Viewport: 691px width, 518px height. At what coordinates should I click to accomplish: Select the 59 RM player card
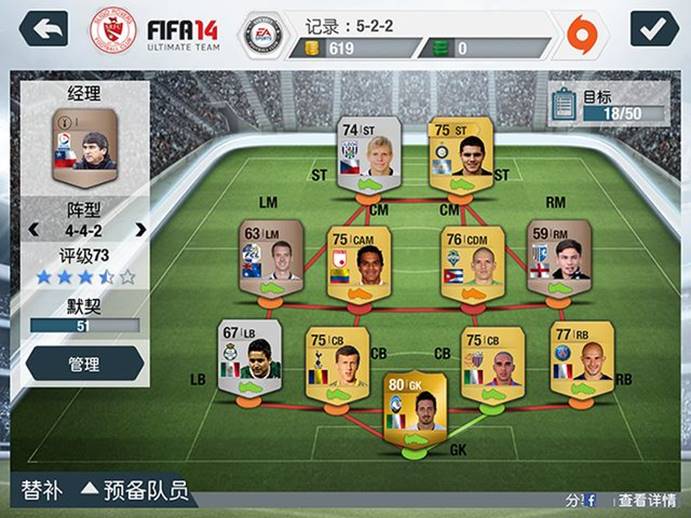tap(559, 258)
